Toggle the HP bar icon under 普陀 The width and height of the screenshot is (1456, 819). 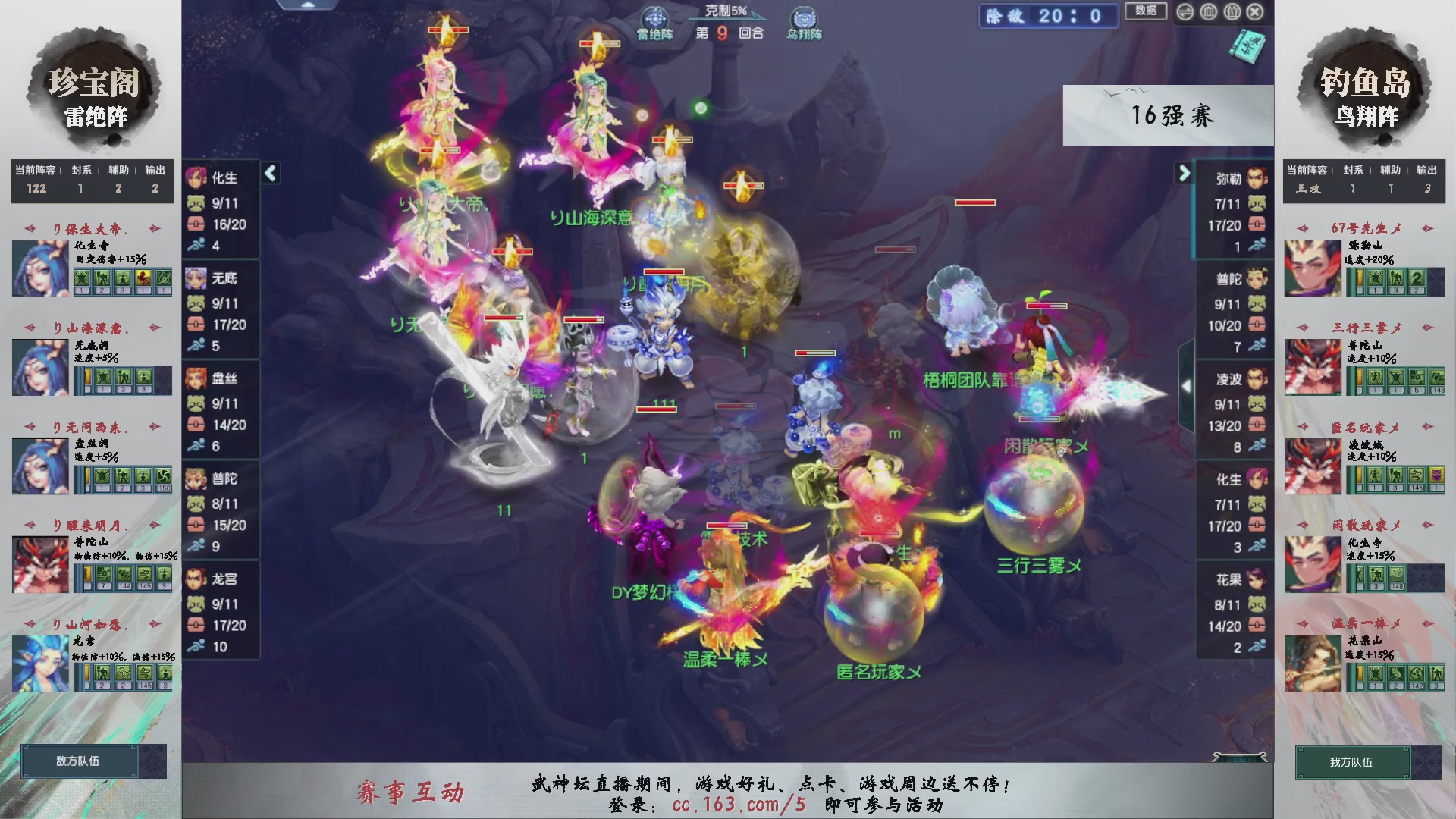(196, 525)
